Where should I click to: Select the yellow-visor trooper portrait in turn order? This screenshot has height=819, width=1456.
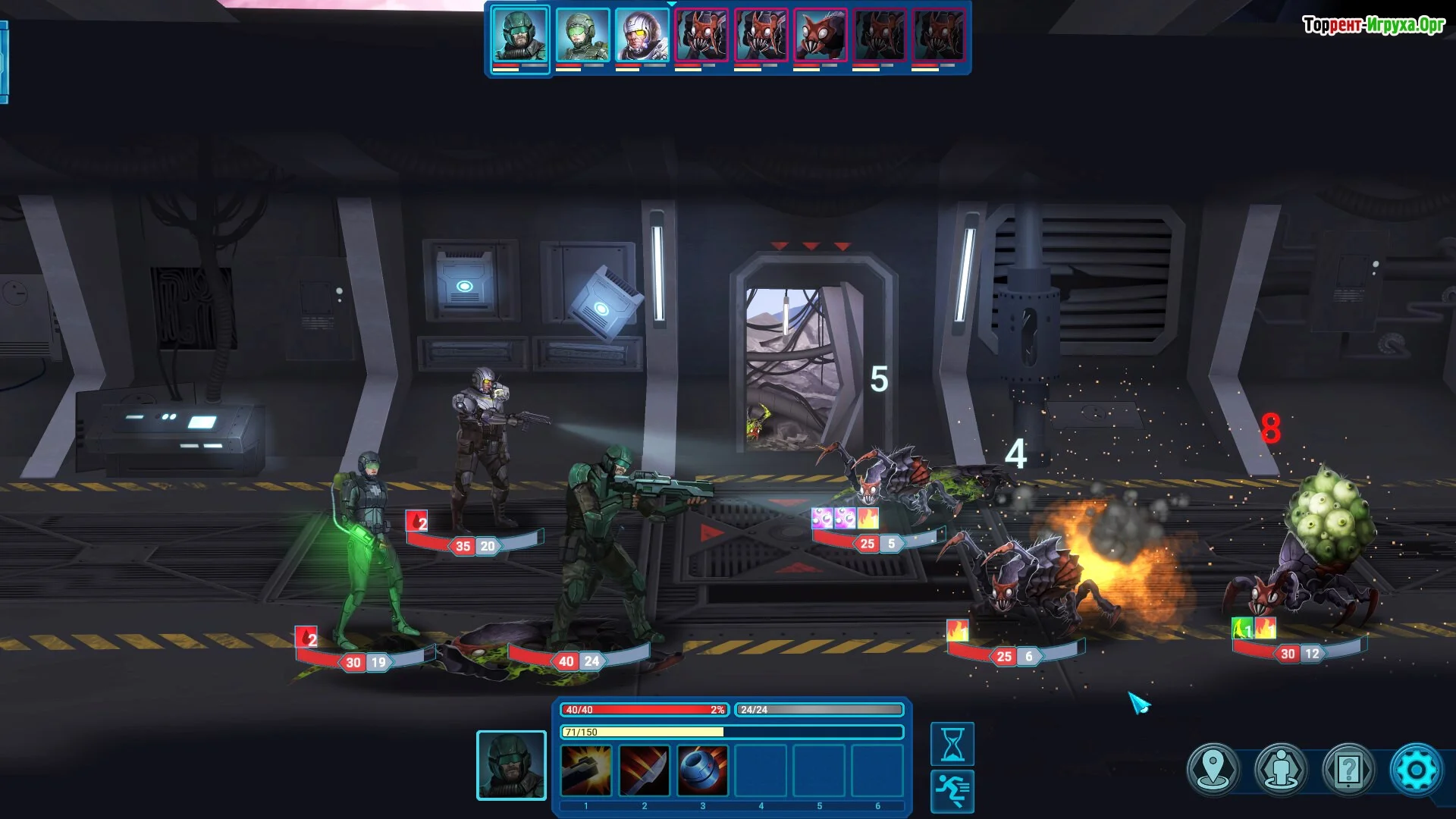point(642,35)
